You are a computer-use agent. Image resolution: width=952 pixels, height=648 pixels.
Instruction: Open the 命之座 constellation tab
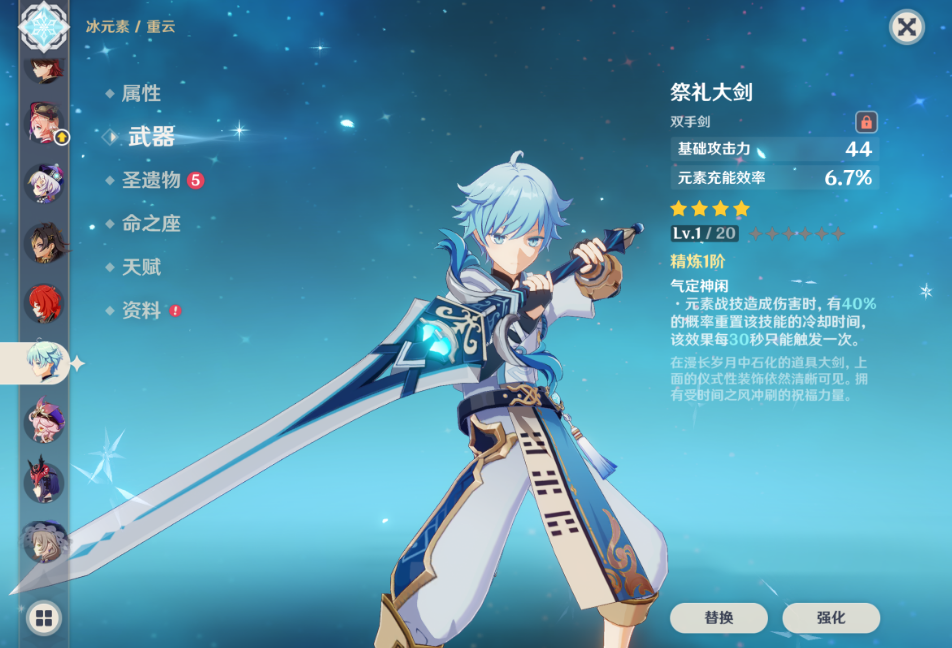tap(151, 224)
